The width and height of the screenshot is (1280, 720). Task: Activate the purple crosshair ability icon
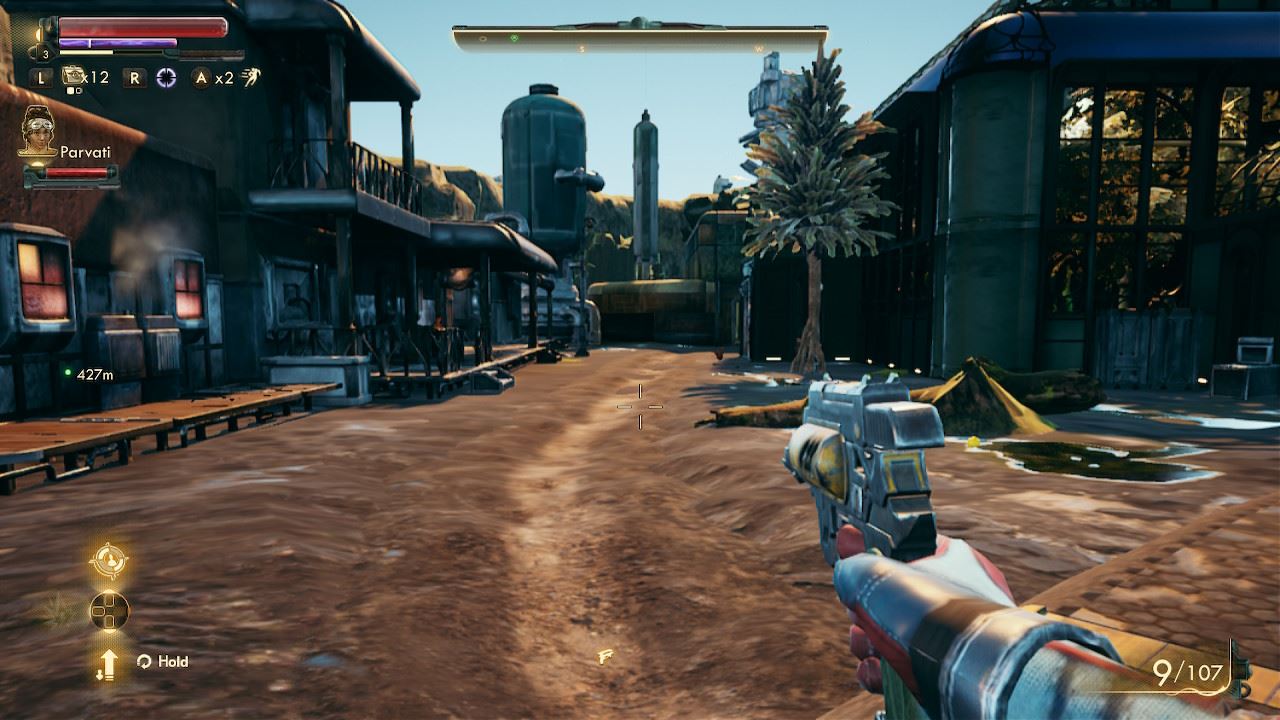pos(166,77)
